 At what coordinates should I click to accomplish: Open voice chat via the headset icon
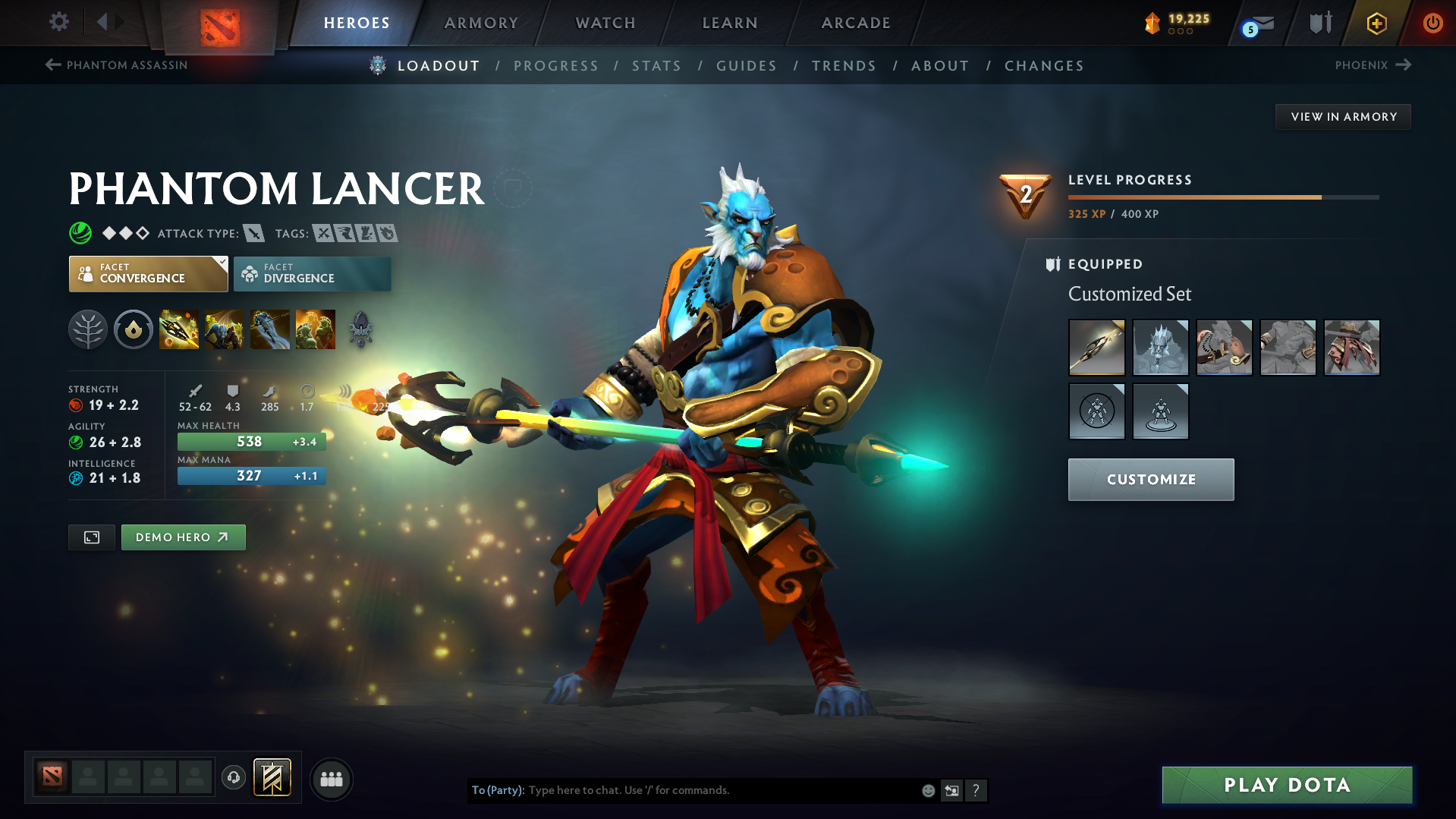pos(234,779)
